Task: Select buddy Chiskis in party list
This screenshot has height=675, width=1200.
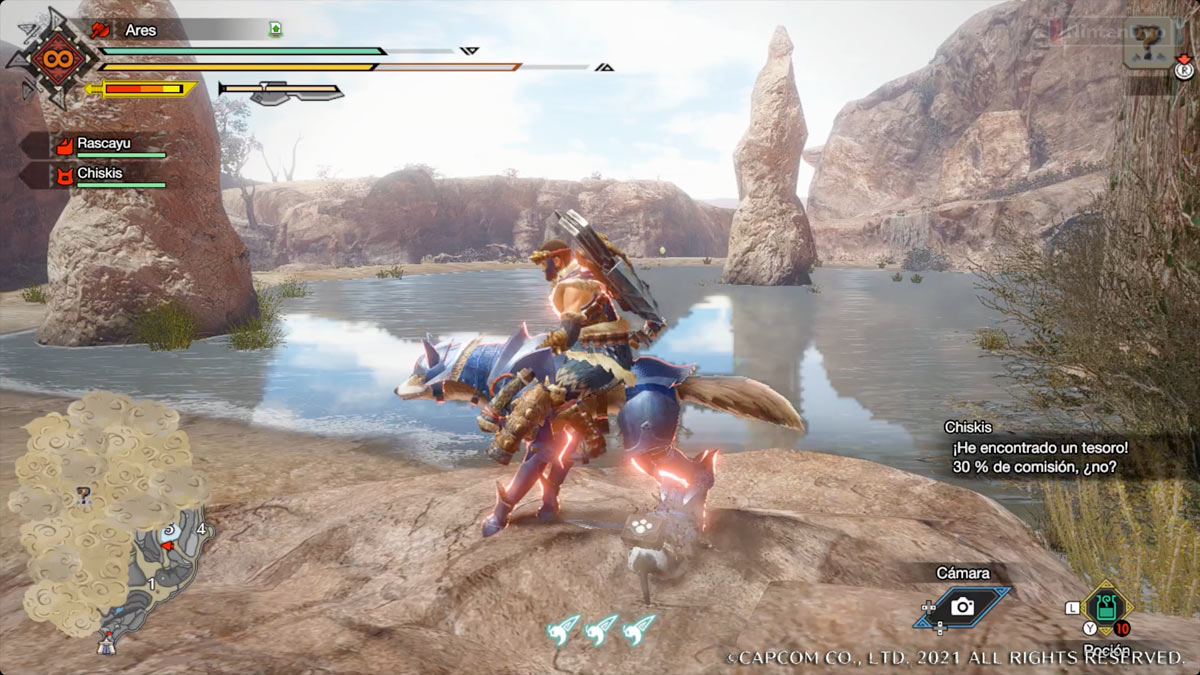Action: [99, 173]
